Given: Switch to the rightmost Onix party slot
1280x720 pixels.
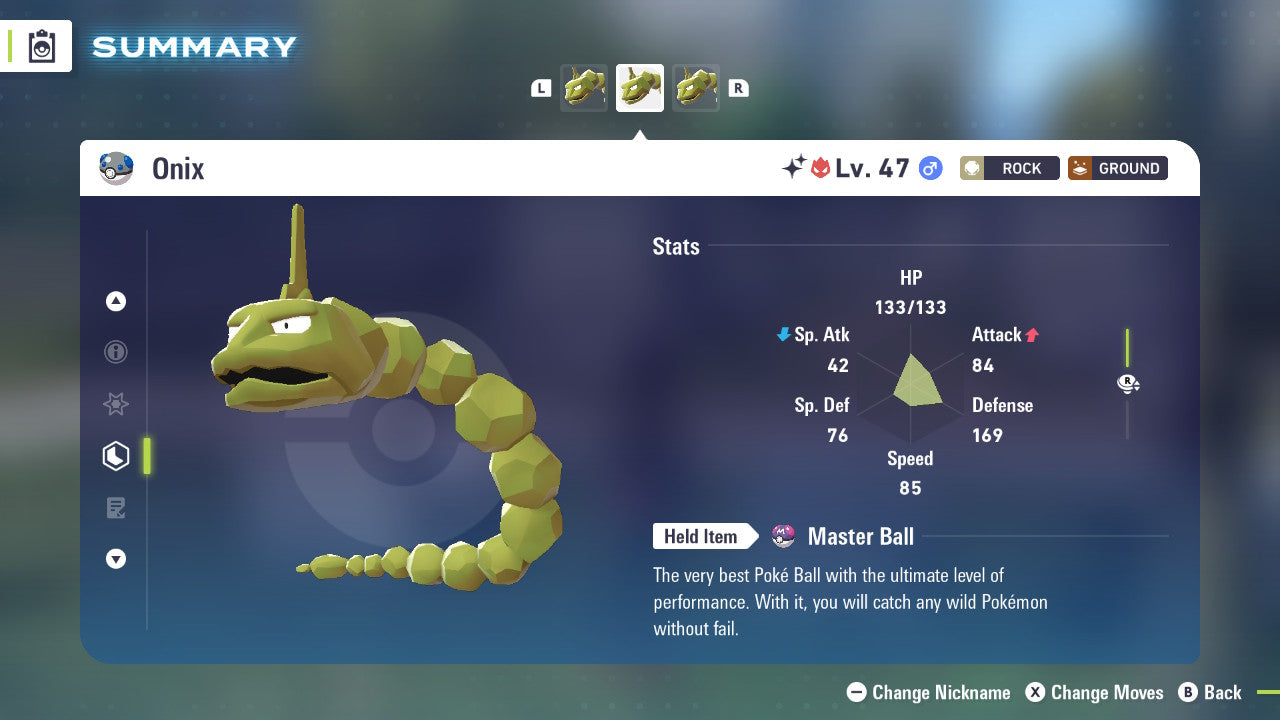Looking at the screenshot, I should click(696, 88).
